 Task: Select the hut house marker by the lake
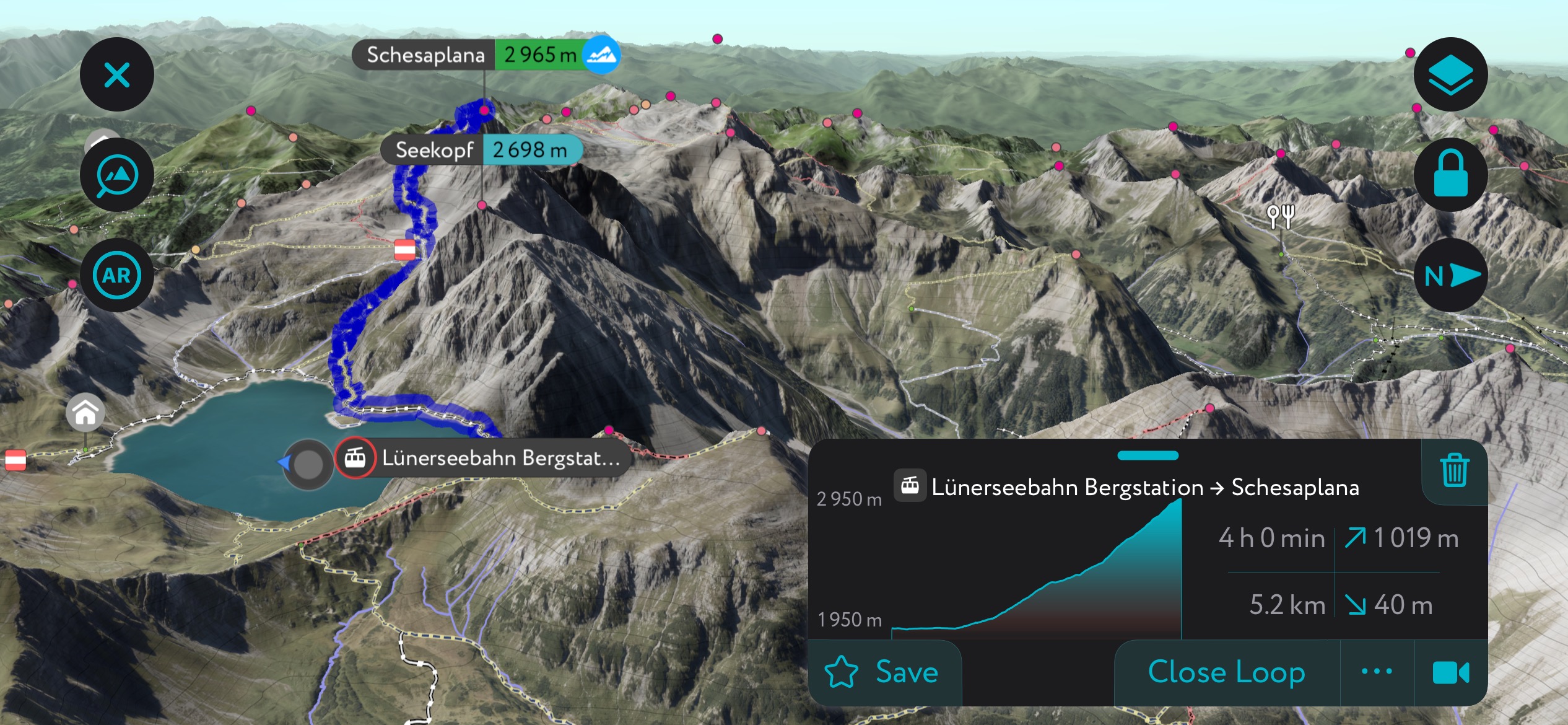pyautogui.click(x=85, y=413)
